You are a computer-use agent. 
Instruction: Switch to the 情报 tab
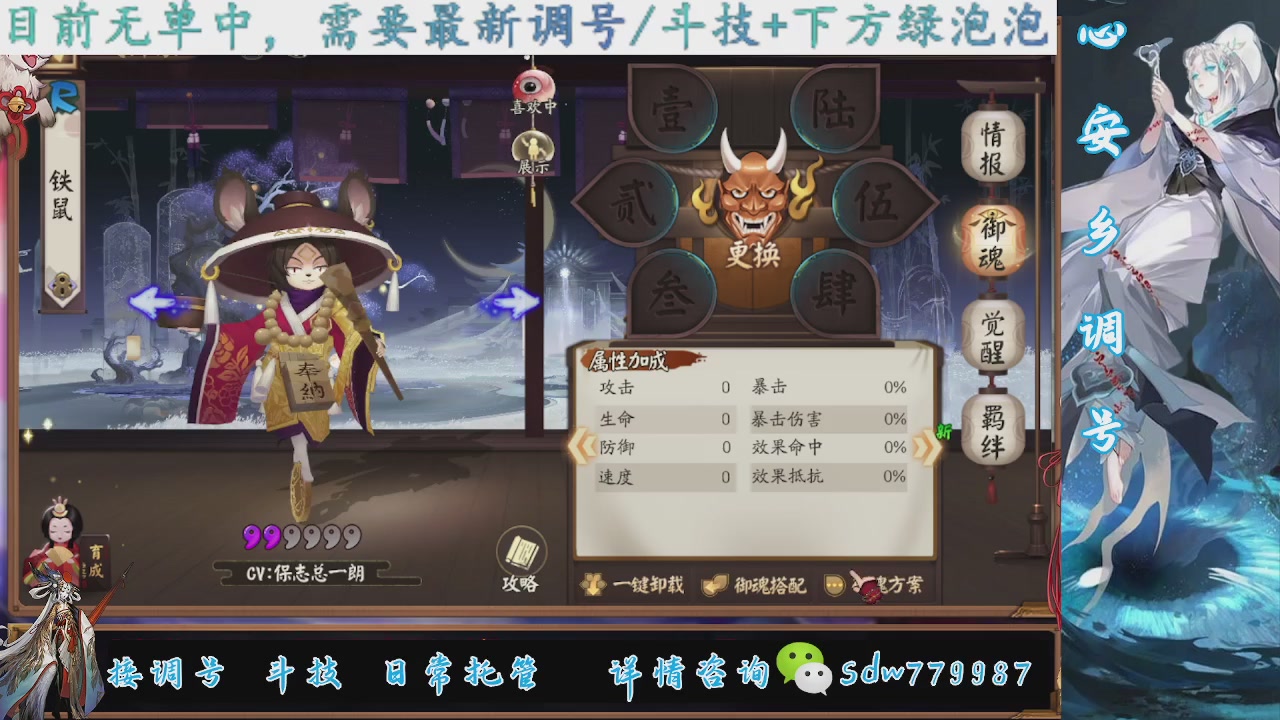(993, 146)
